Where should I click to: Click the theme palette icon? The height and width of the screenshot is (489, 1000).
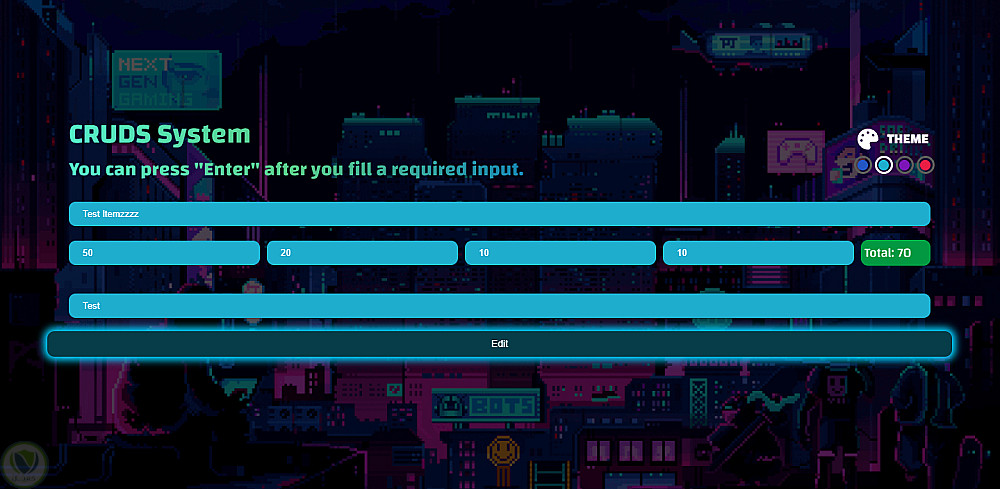(868, 139)
